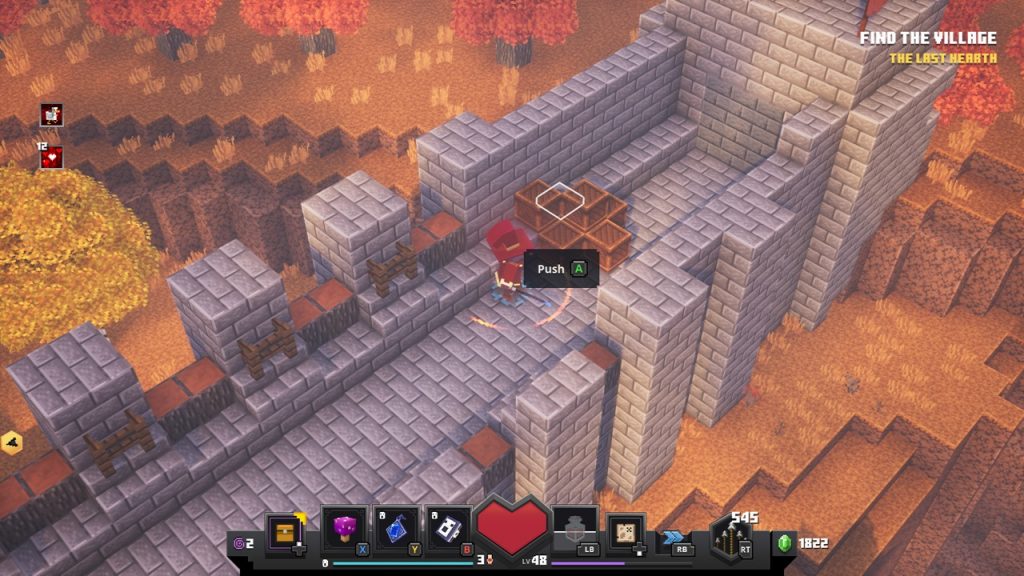Use the blue crystal artifact
The image size is (1024, 576).
(x=397, y=529)
